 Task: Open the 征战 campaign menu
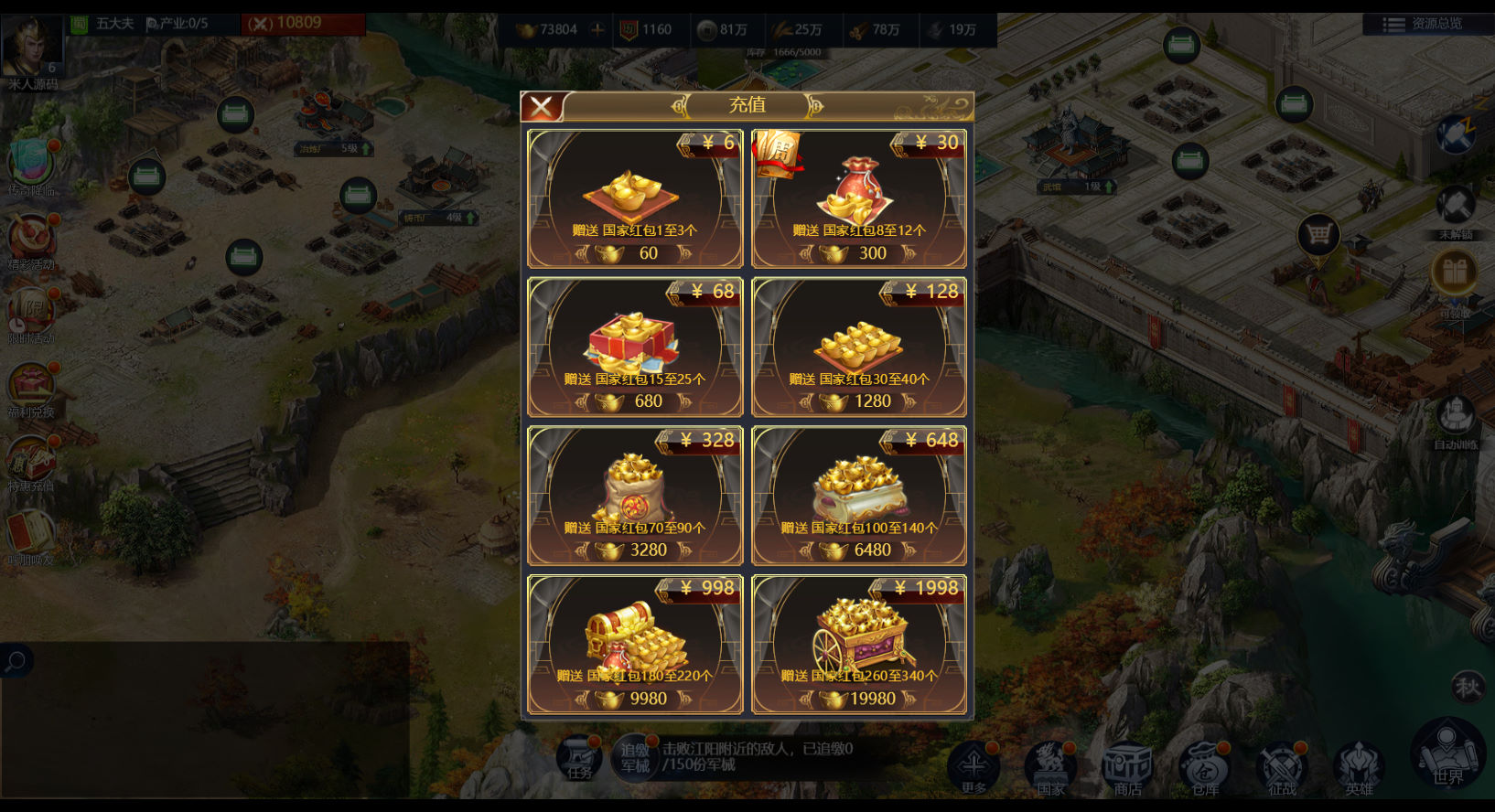[1282, 766]
